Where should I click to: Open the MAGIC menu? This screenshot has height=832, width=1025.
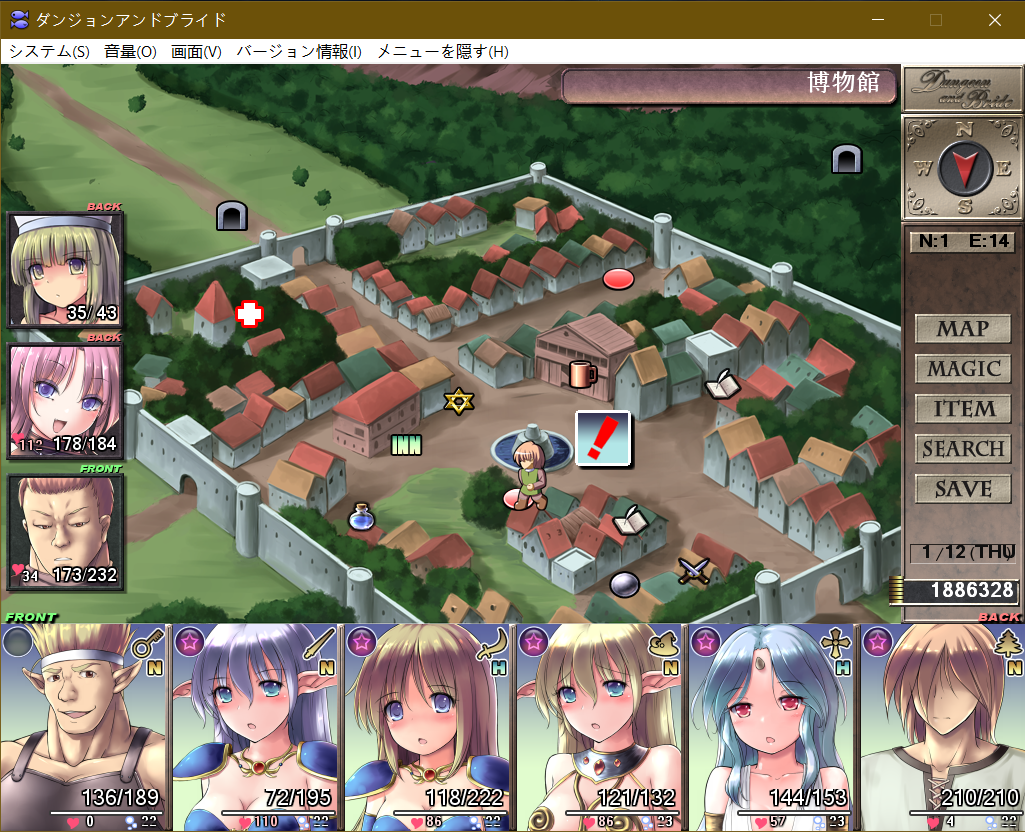pyautogui.click(x=962, y=368)
